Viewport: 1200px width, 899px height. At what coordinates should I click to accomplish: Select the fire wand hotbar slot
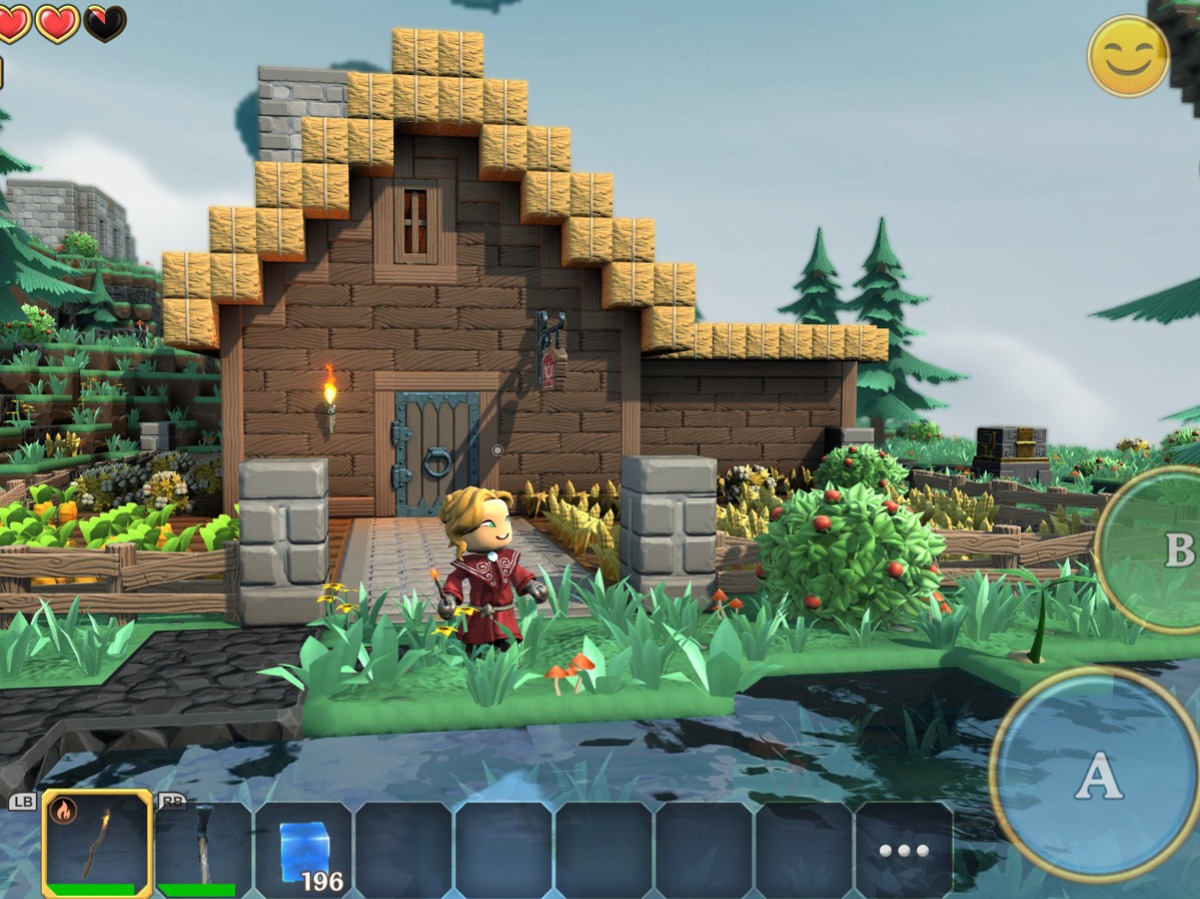[97, 843]
